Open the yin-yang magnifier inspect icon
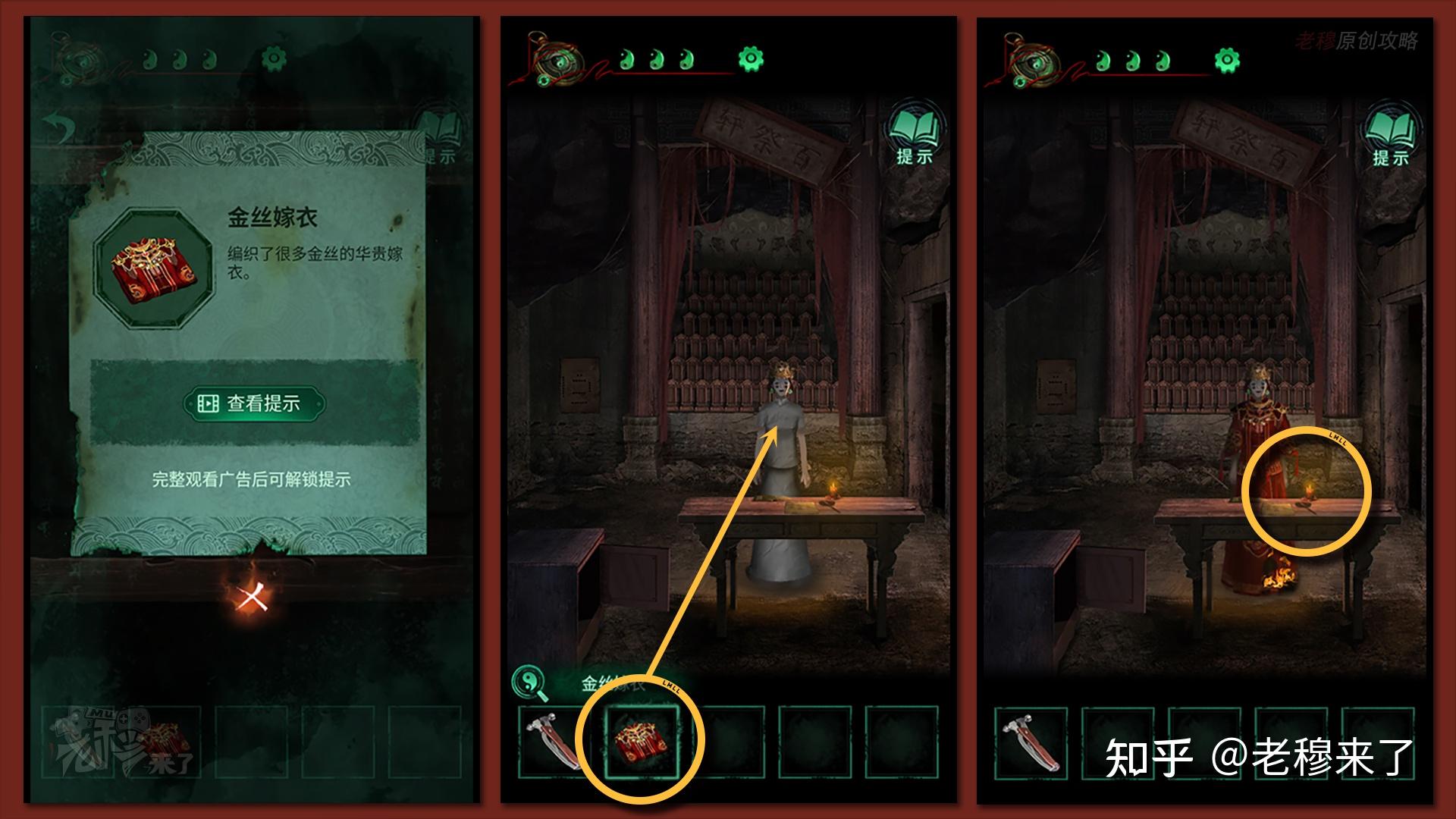 [530, 683]
